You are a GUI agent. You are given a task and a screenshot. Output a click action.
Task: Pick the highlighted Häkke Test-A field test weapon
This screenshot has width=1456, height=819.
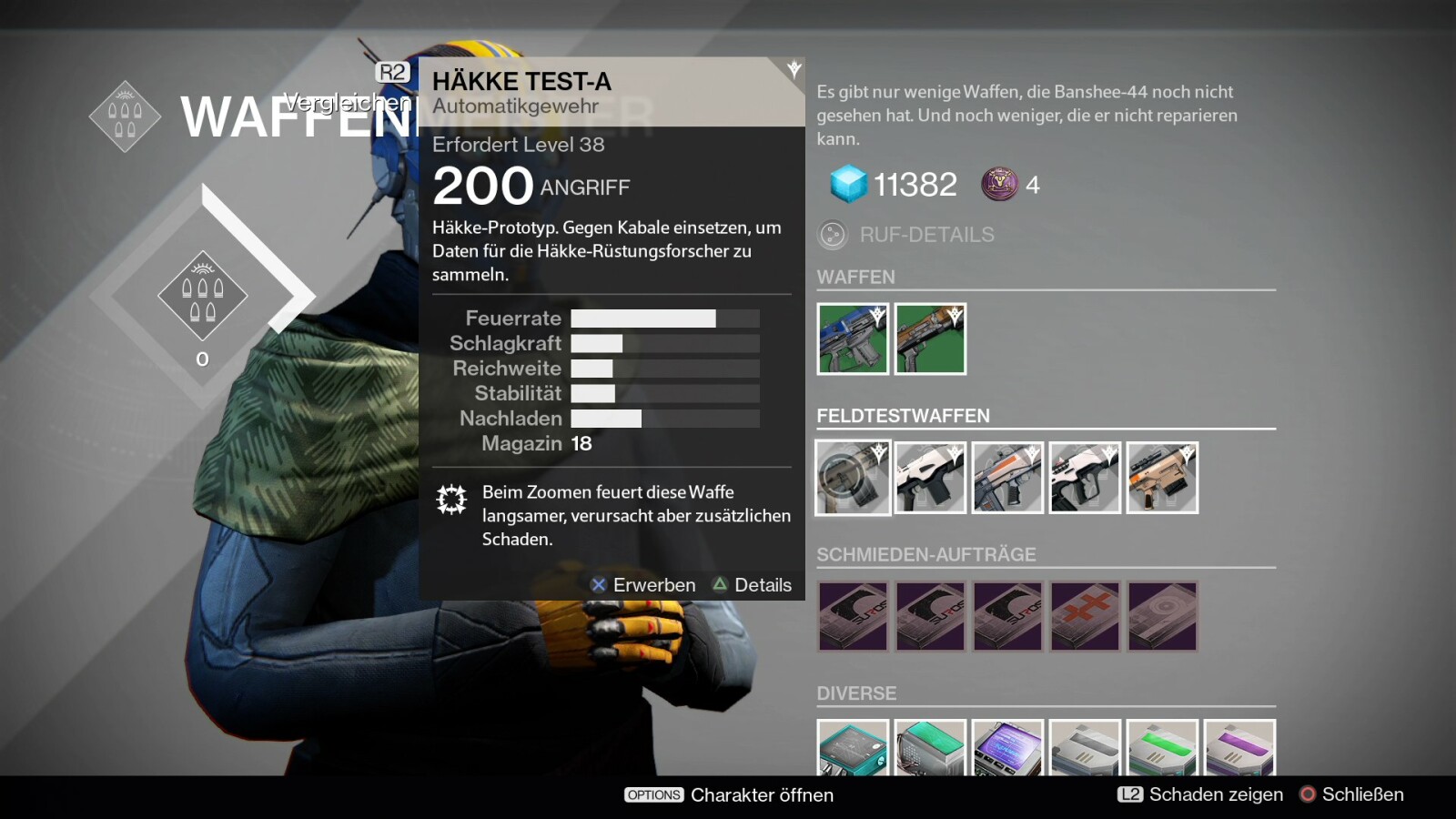(853, 478)
